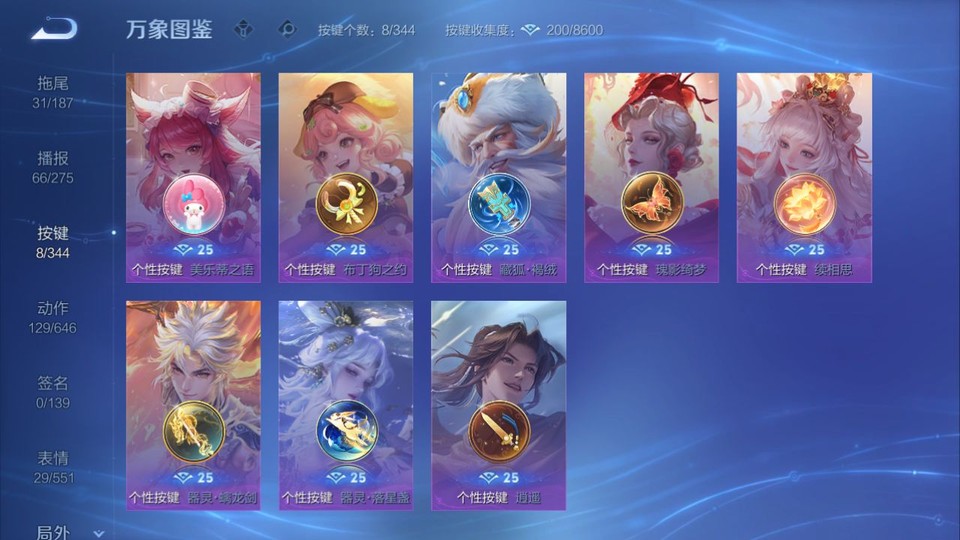This screenshot has width=960, height=540.
Task: Select the 美乐蒂之语 button skin card
Action: click(x=193, y=177)
